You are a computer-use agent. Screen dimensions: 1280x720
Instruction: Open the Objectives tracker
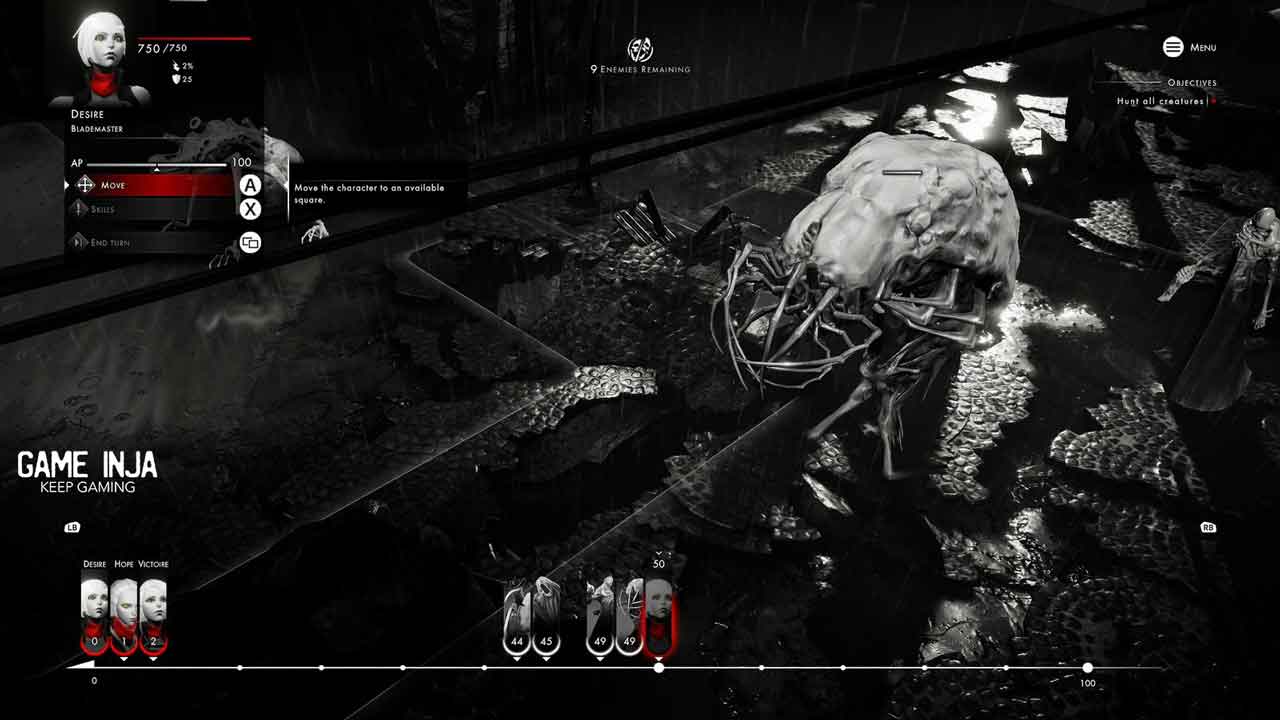(1191, 83)
